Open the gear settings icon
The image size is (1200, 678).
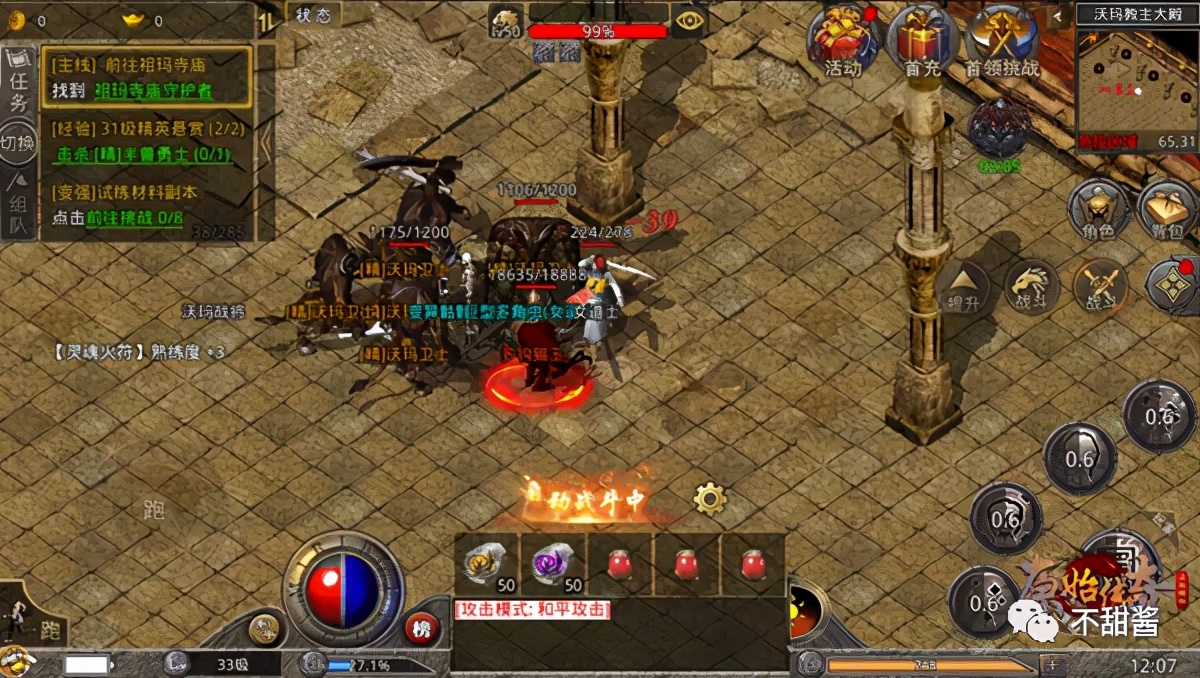coord(710,497)
